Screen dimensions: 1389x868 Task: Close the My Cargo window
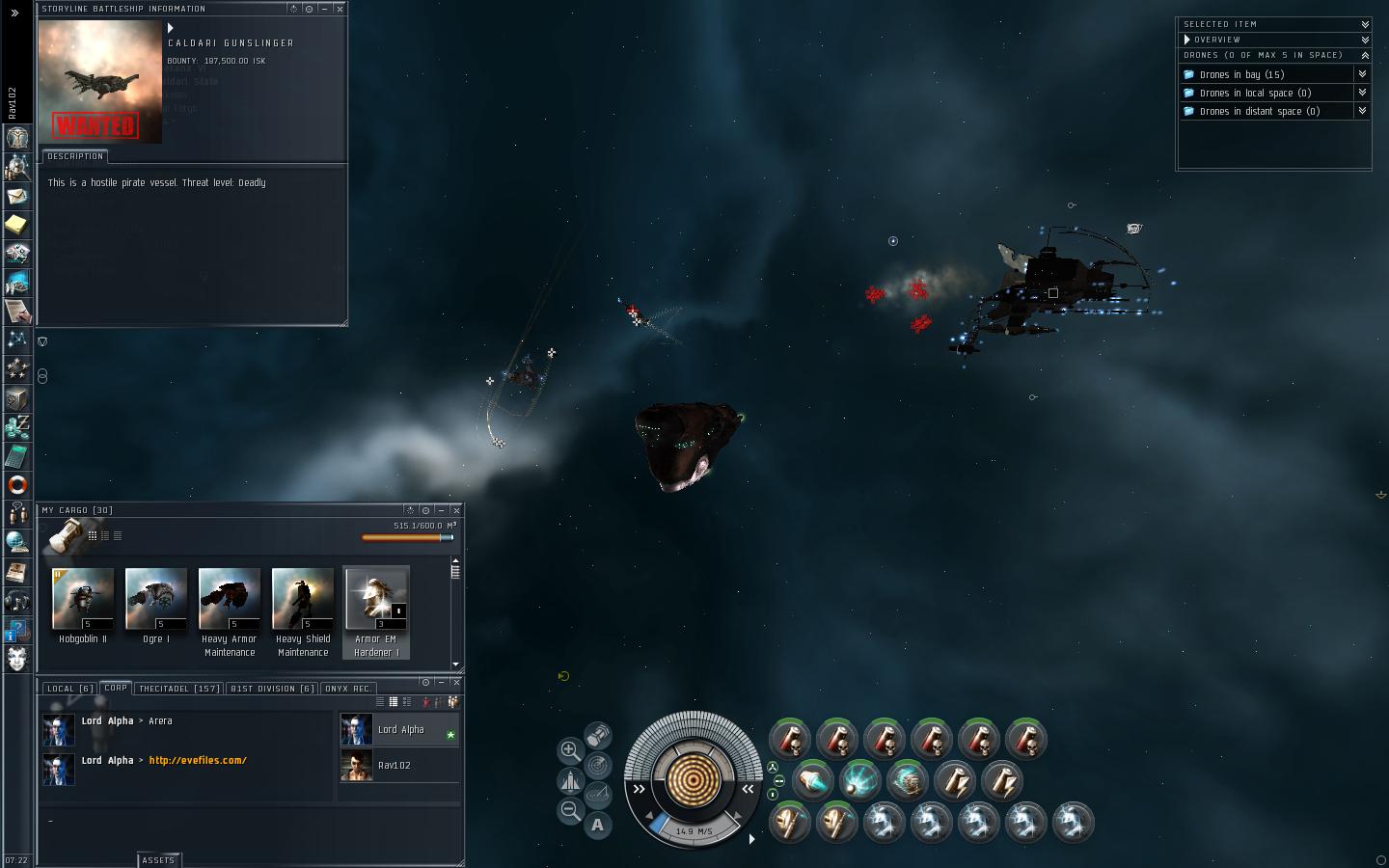(x=456, y=510)
